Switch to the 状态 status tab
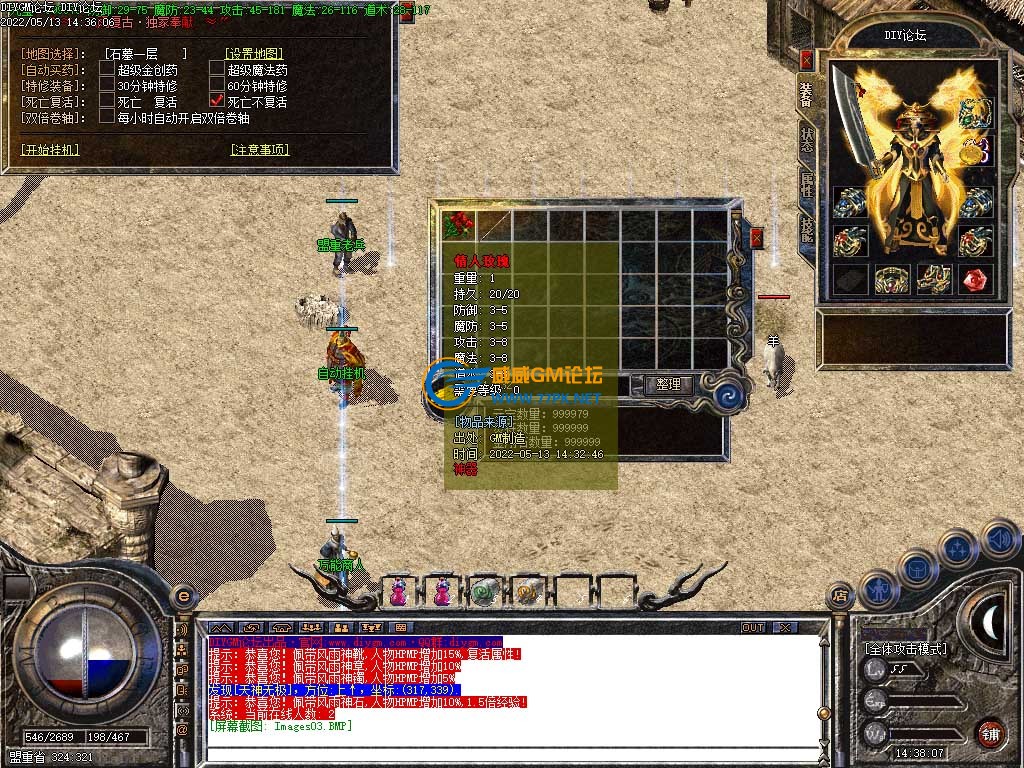This screenshot has height=768, width=1024. pyautogui.click(x=807, y=141)
